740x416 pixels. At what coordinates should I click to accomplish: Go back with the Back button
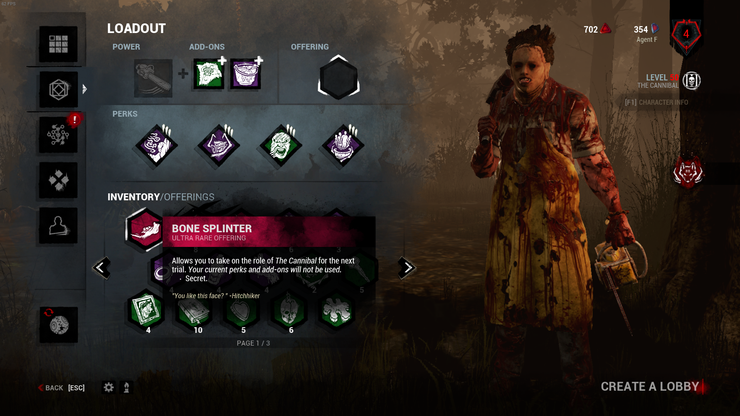pyautogui.click(x=52, y=387)
